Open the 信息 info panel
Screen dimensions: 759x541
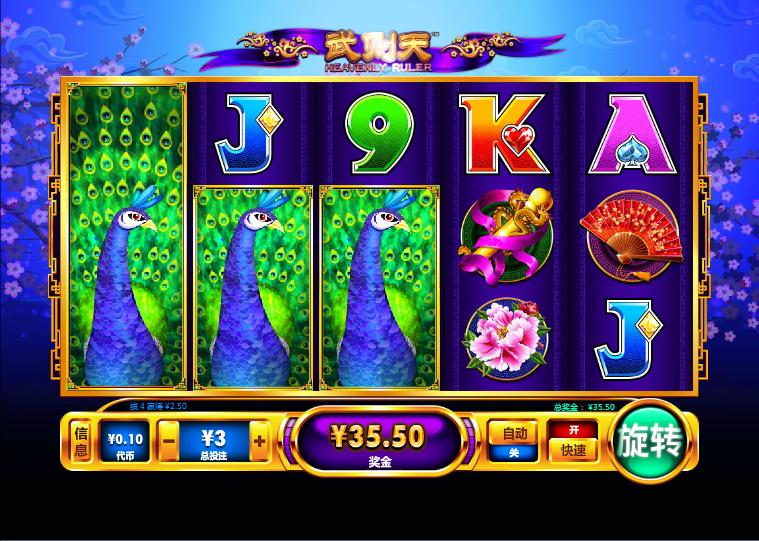click(x=83, y=441)
